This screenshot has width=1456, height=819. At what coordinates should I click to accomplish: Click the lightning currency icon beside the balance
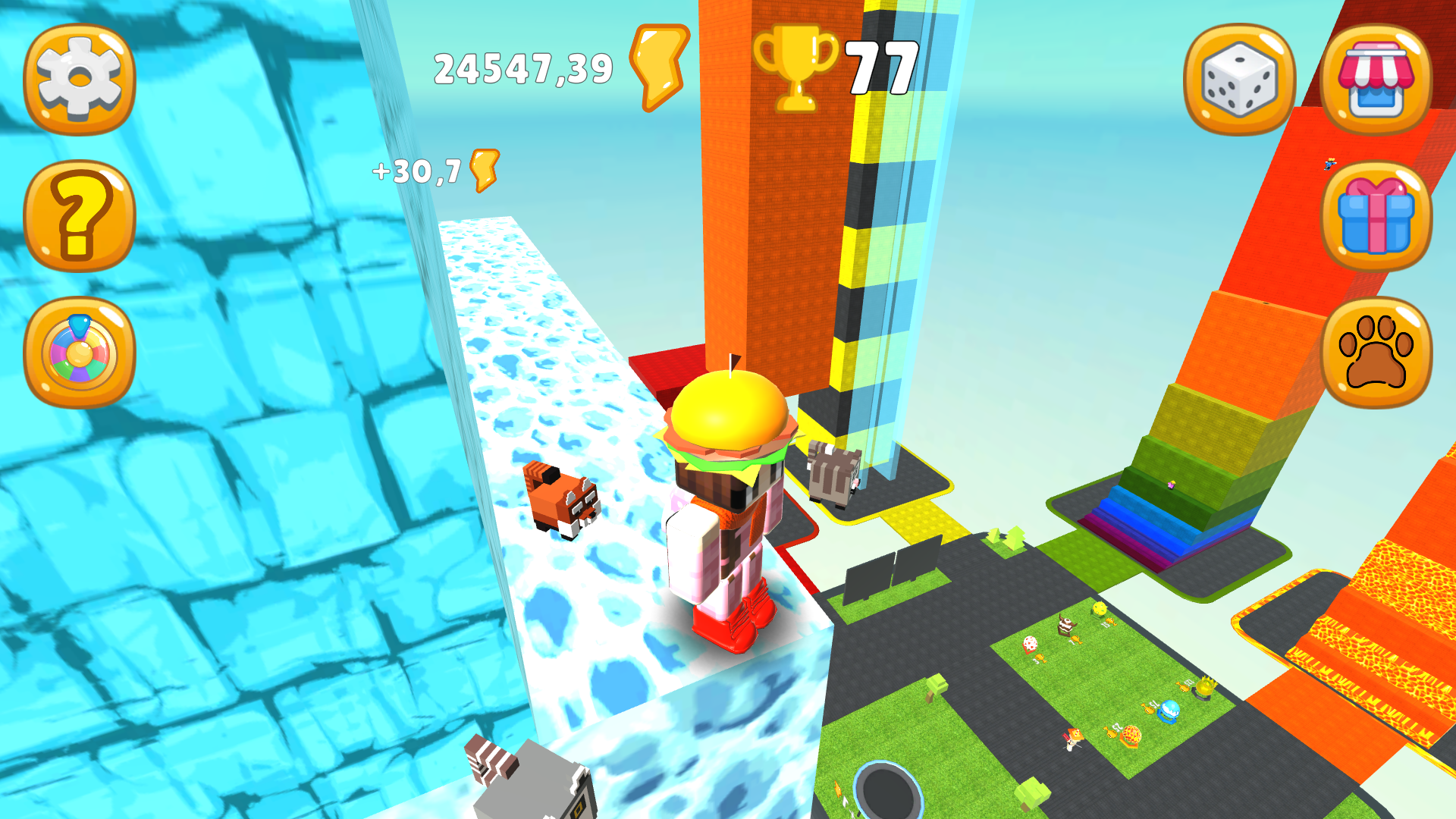pyautogui.click(x=657, y=67)
